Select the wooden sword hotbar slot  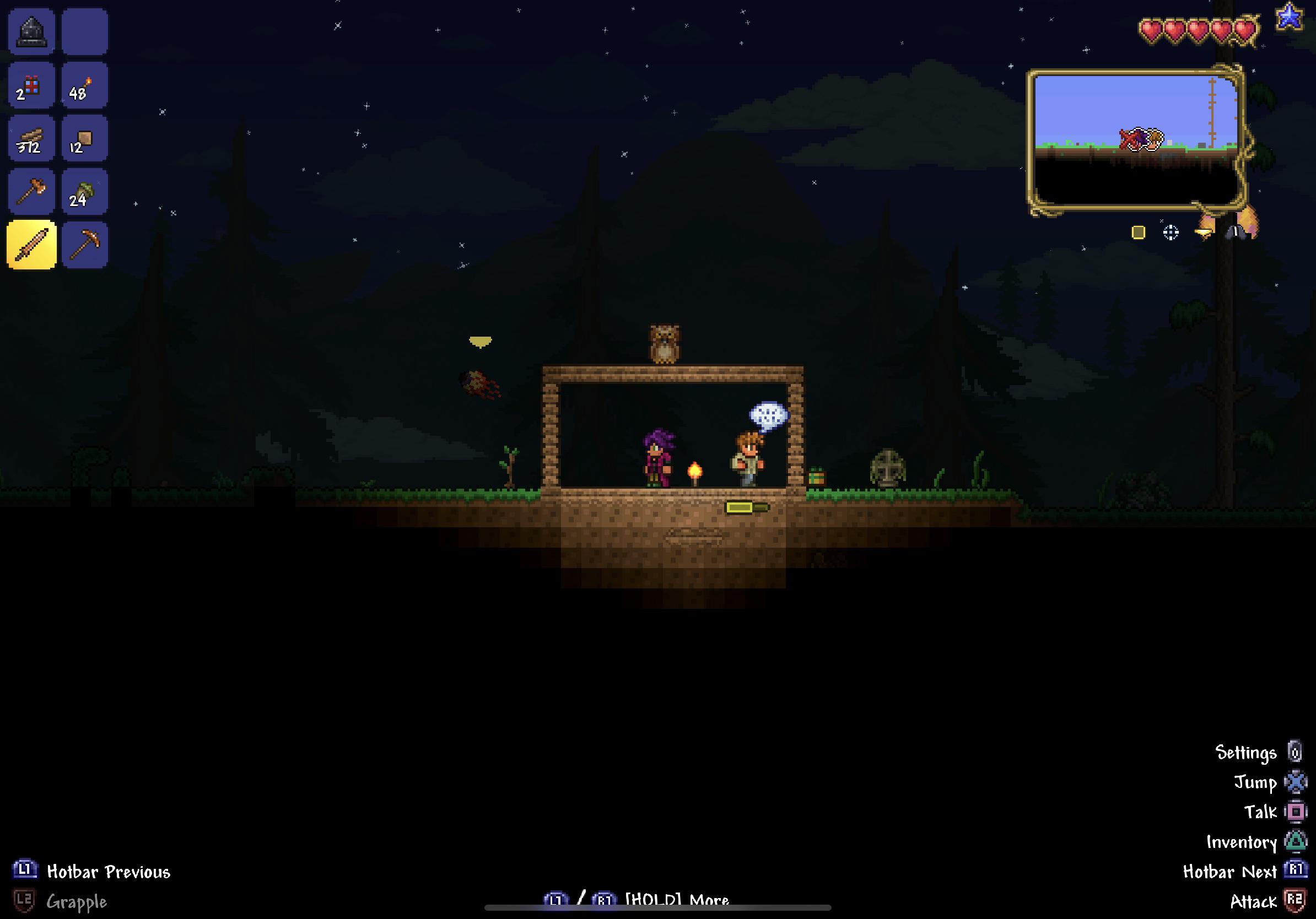(x=31, y=245)
